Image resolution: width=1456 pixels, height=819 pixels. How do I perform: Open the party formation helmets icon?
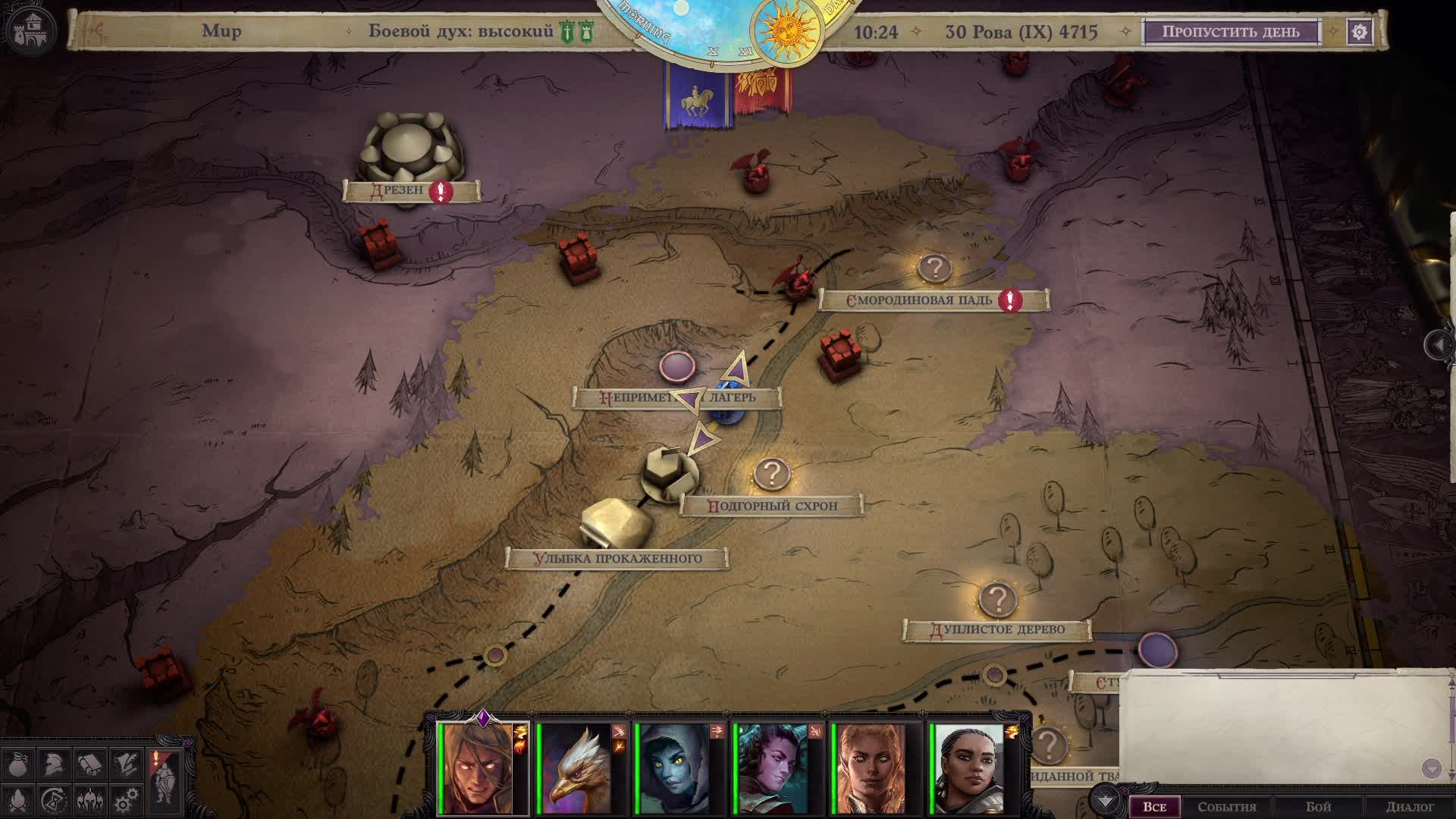click(89, 800)
